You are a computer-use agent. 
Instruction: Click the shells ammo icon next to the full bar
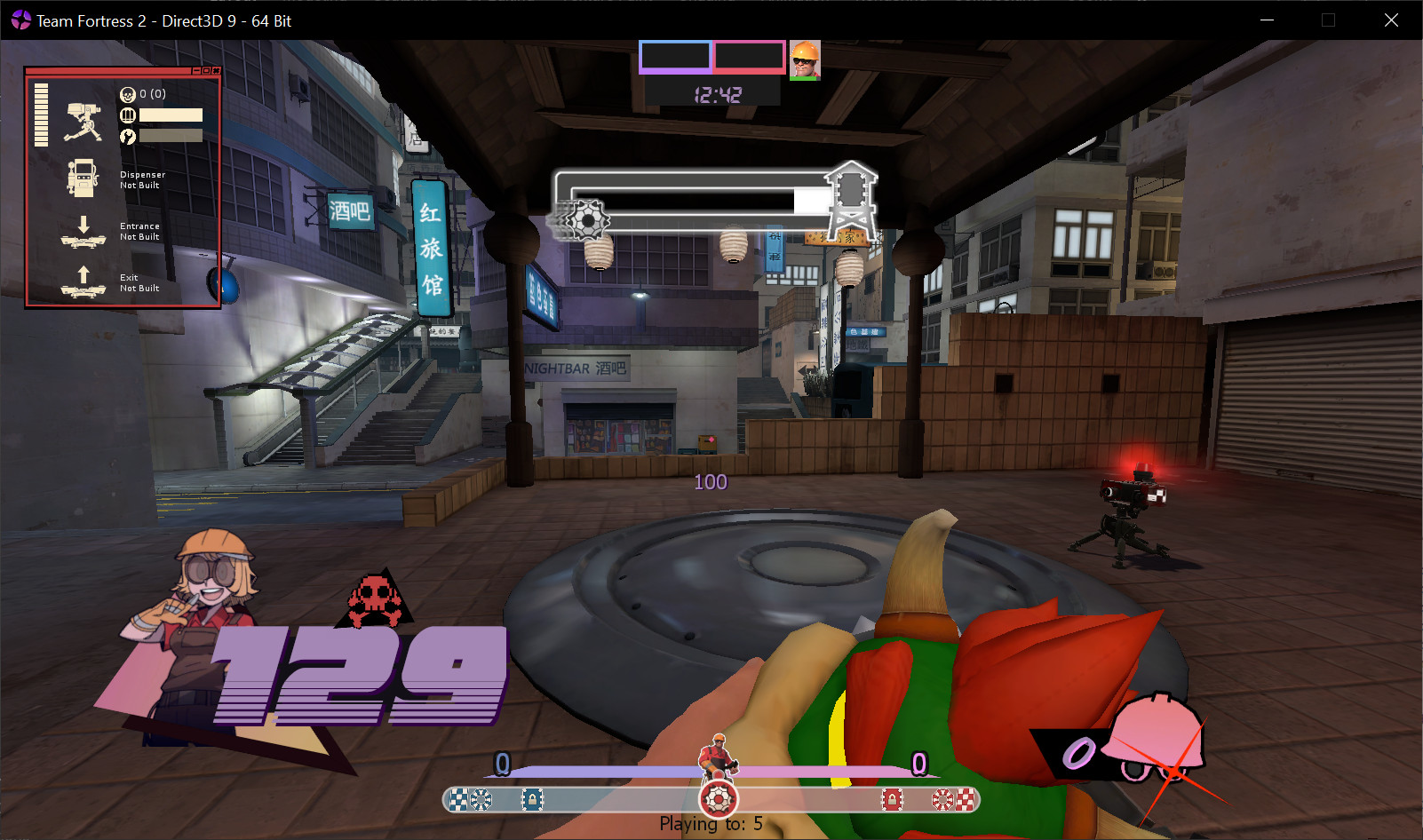point(127,115)
